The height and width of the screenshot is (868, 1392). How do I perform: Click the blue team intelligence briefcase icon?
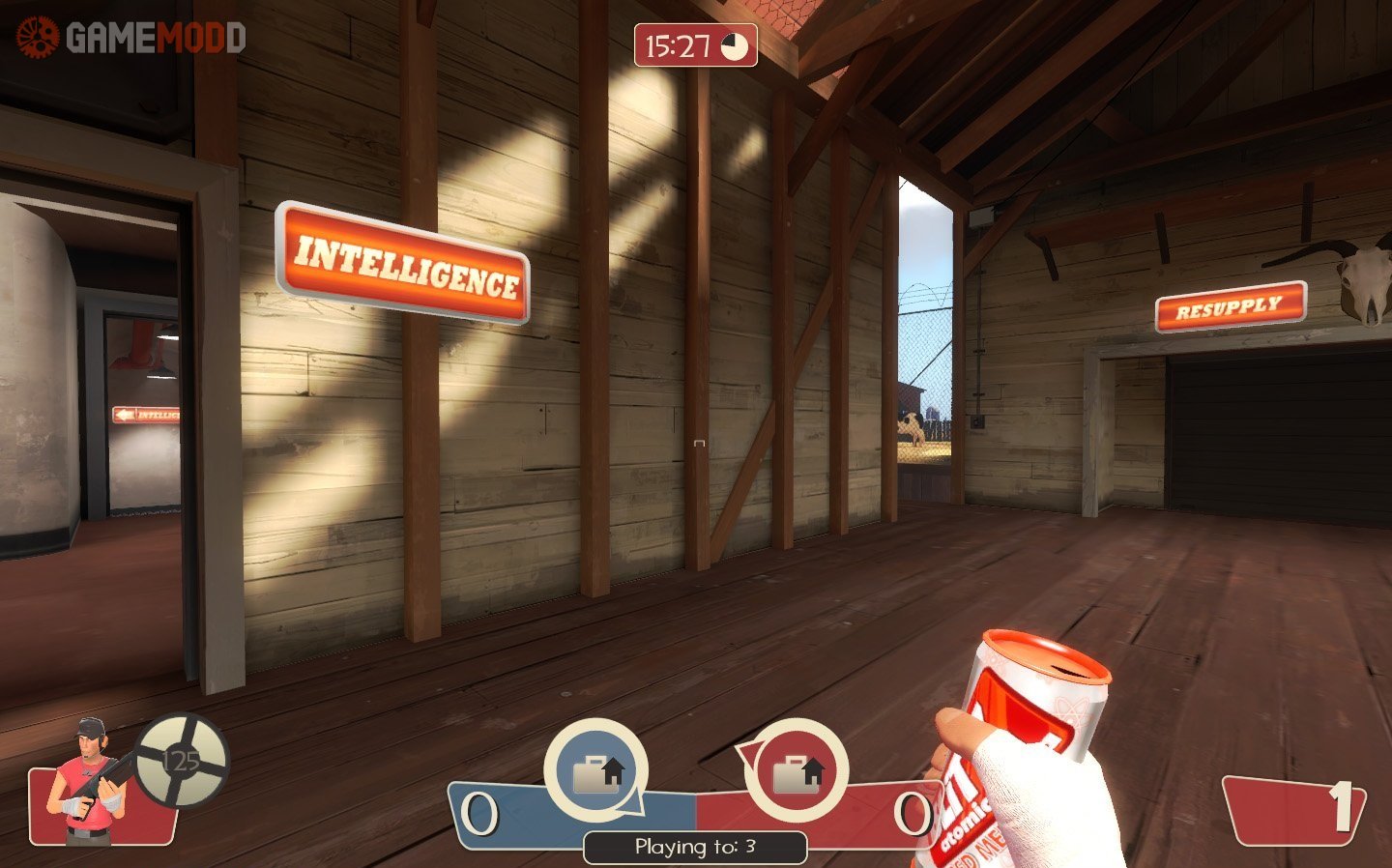click(596, 771)
